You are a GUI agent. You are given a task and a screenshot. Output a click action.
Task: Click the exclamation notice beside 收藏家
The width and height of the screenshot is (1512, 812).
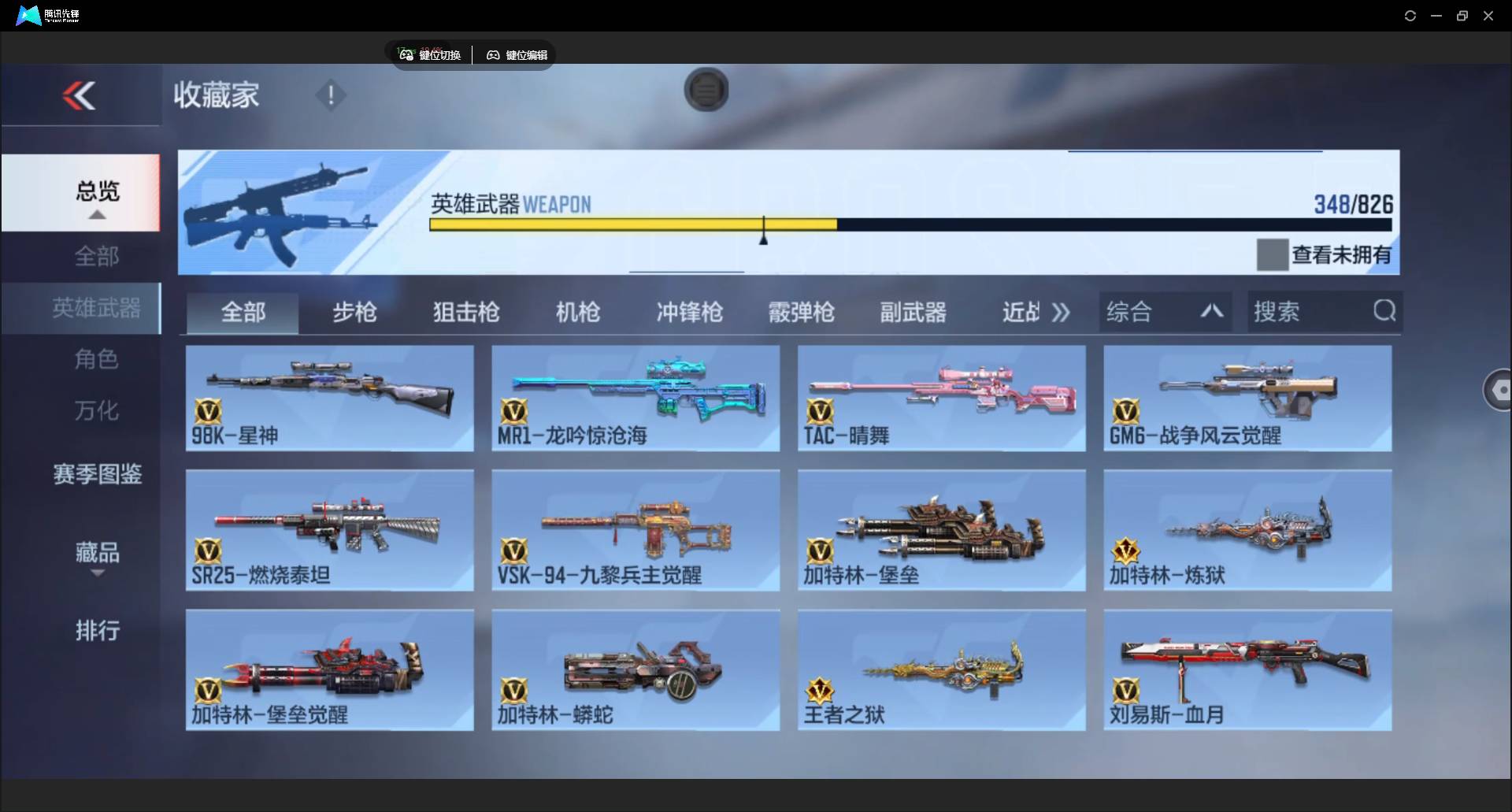330,95
